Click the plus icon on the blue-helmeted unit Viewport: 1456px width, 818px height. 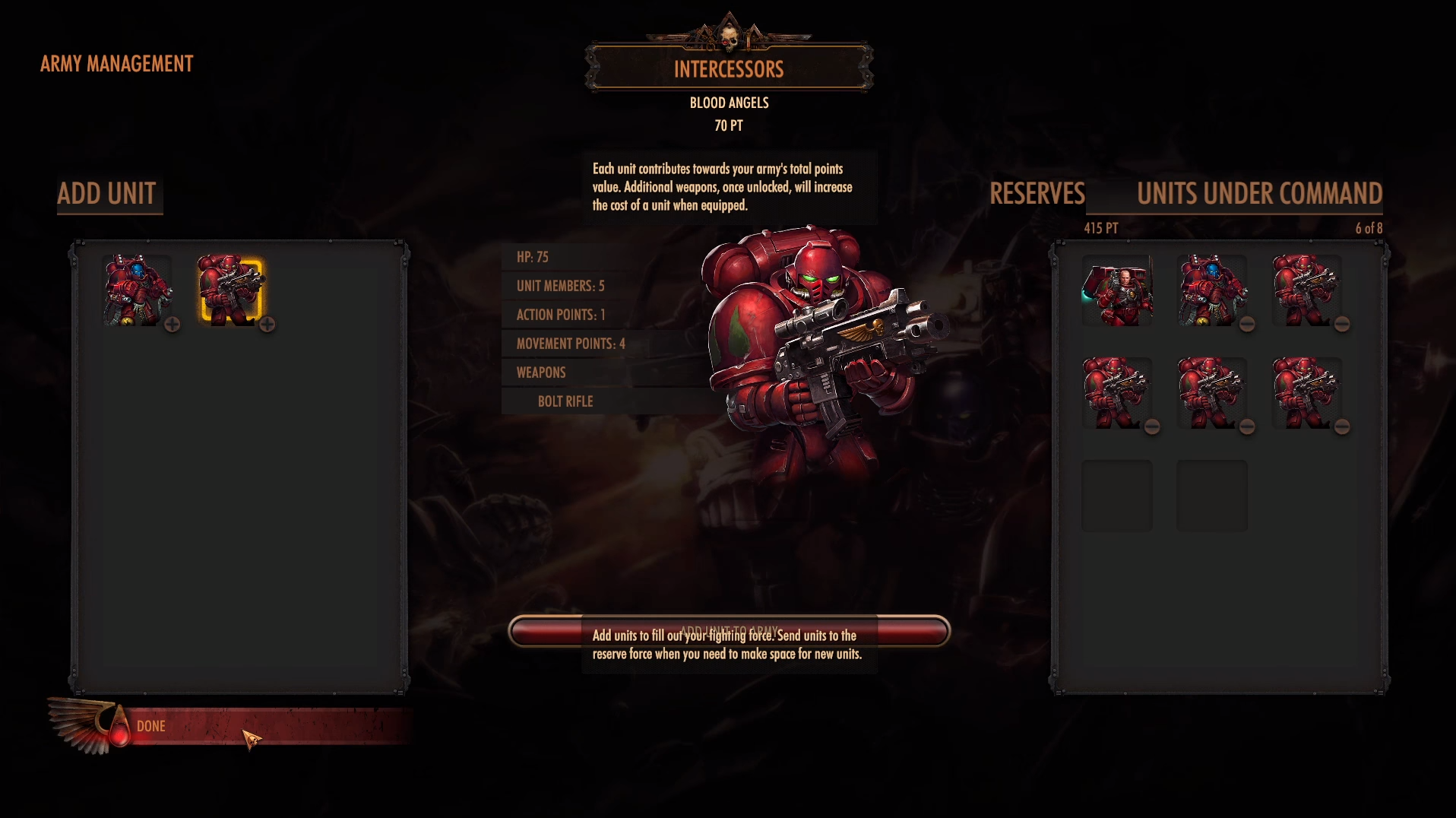(173, 325)
